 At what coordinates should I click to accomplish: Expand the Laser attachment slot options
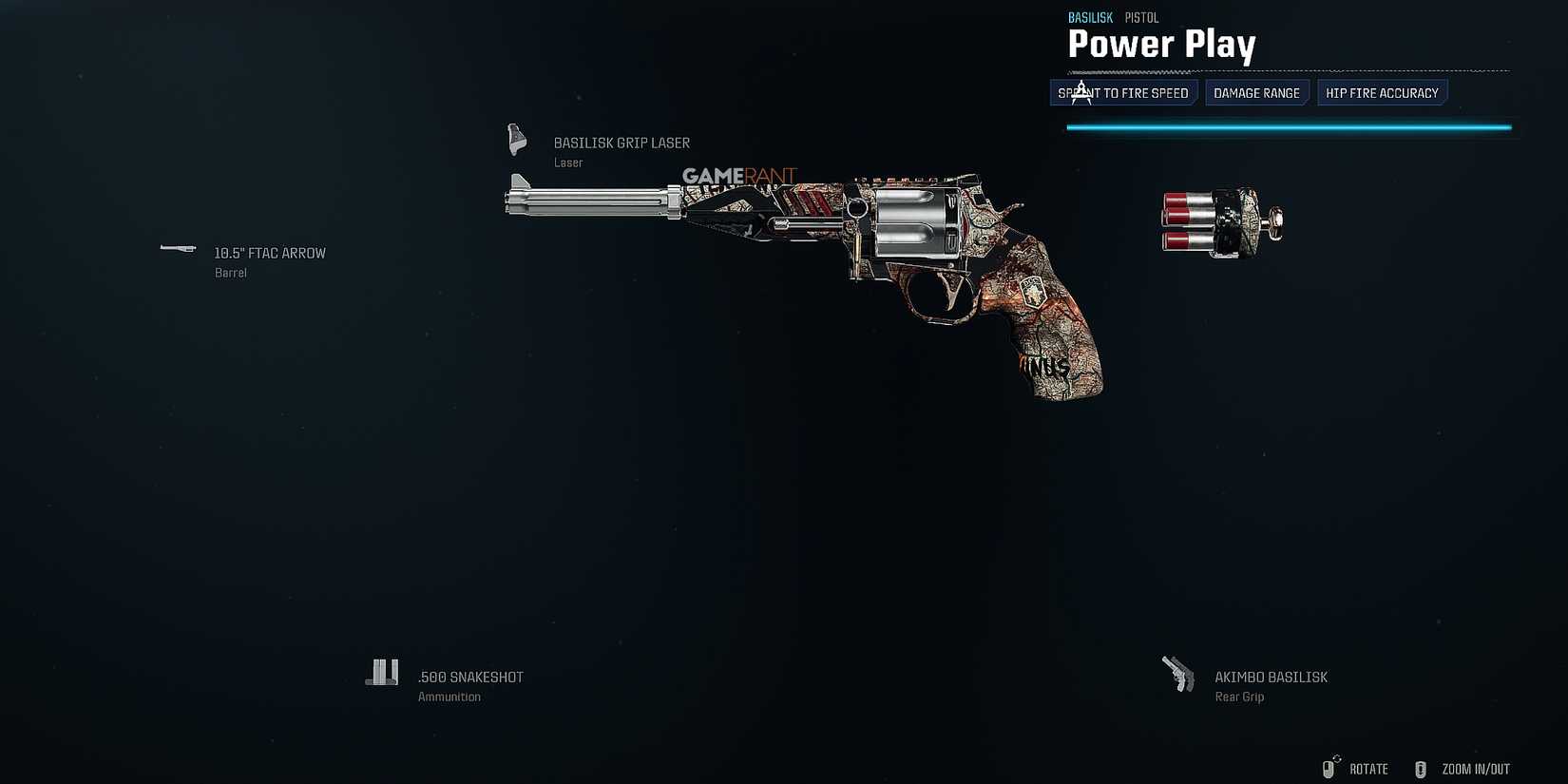pyautogui.click(x=621, y=143)
